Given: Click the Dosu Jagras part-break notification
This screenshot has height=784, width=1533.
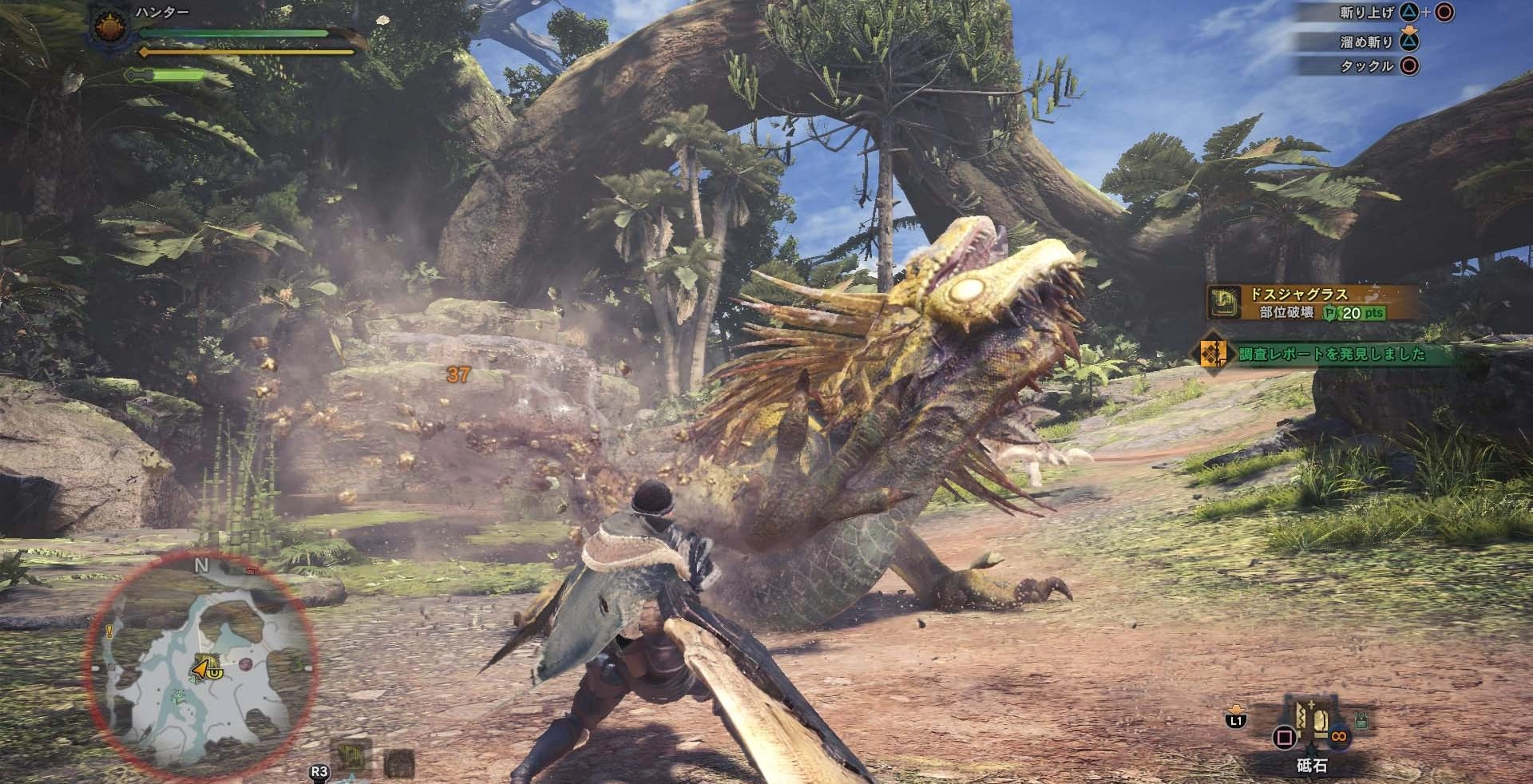Looking at the screenshot, I should [1311, 303].
